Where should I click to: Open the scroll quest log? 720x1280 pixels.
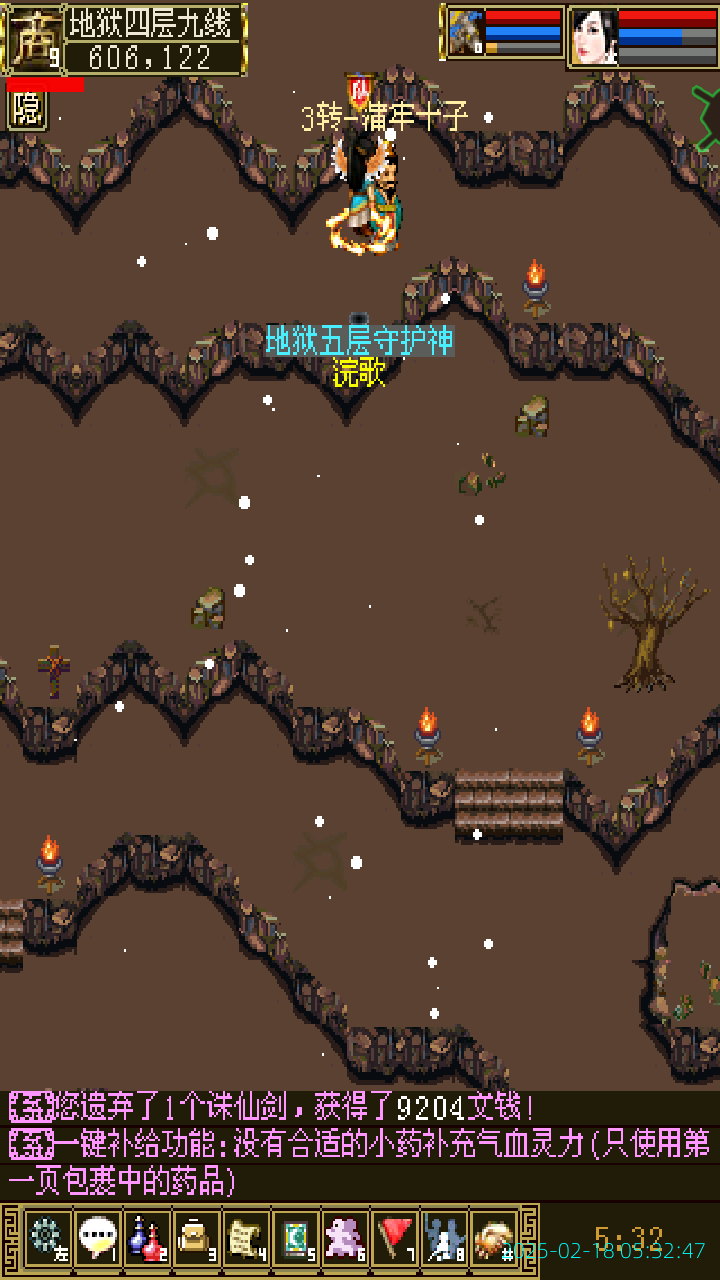point(246,1238)
